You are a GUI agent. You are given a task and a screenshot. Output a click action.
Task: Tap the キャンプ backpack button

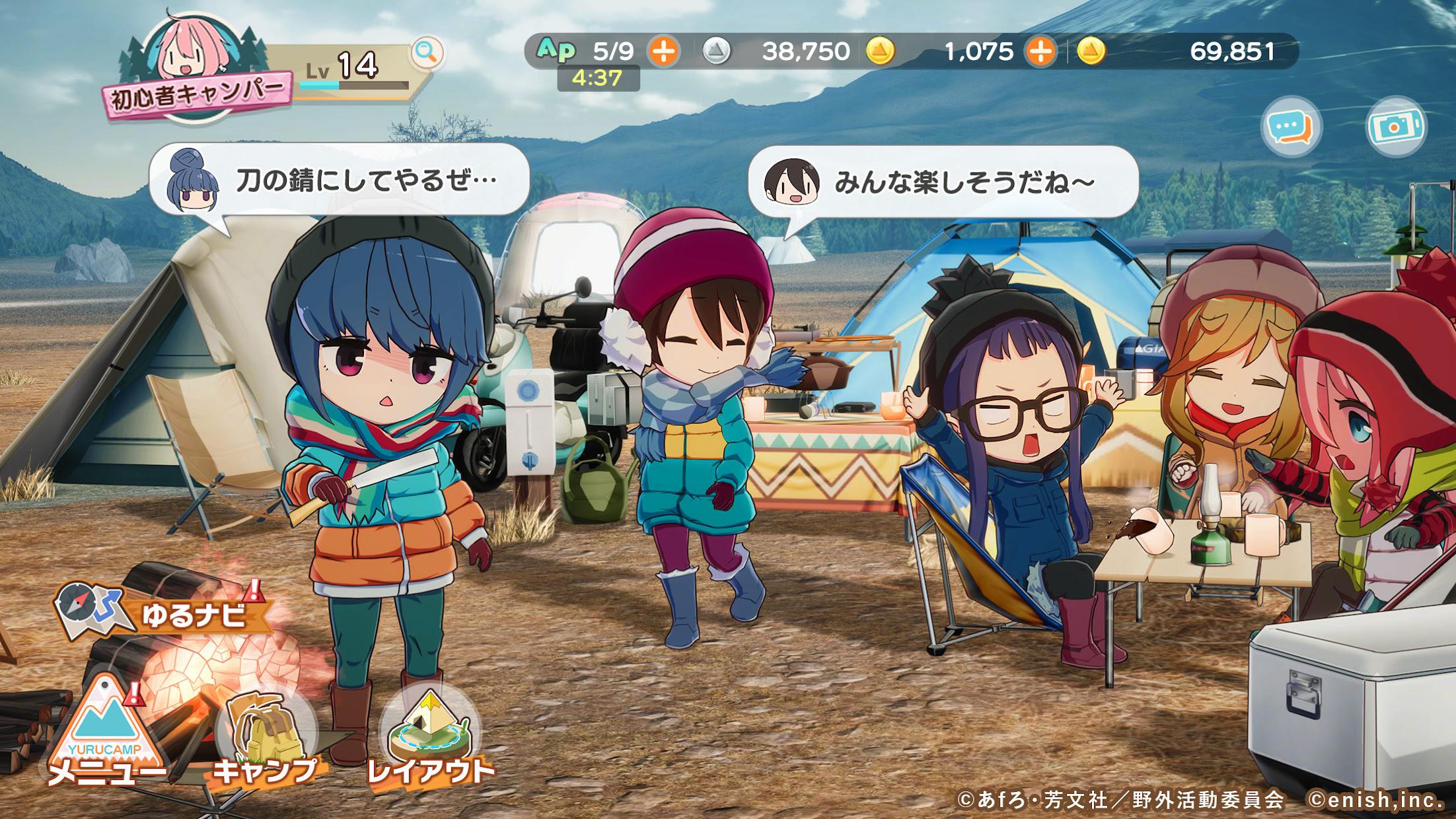pos(264,736)
